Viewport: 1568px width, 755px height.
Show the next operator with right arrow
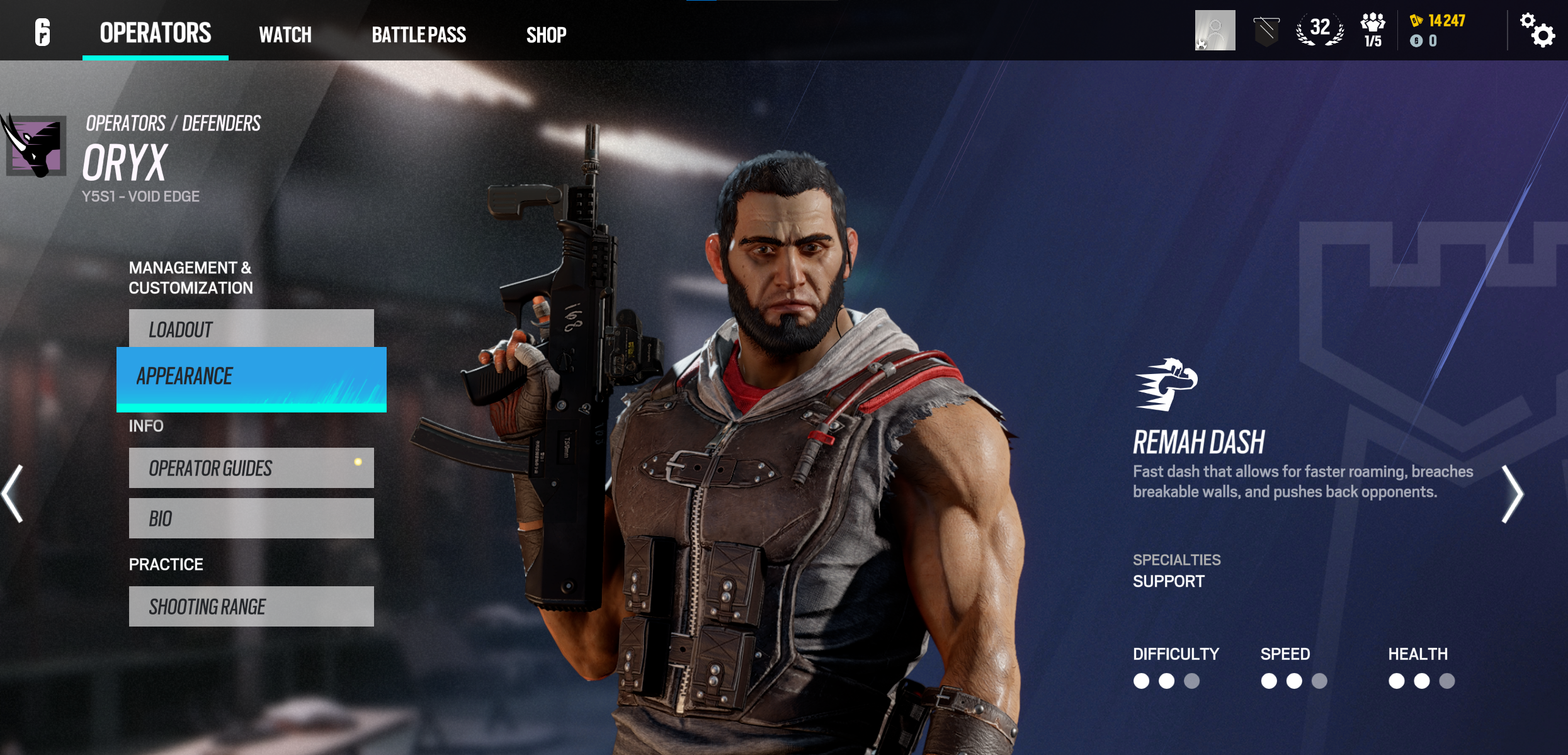click(1512, 494)
